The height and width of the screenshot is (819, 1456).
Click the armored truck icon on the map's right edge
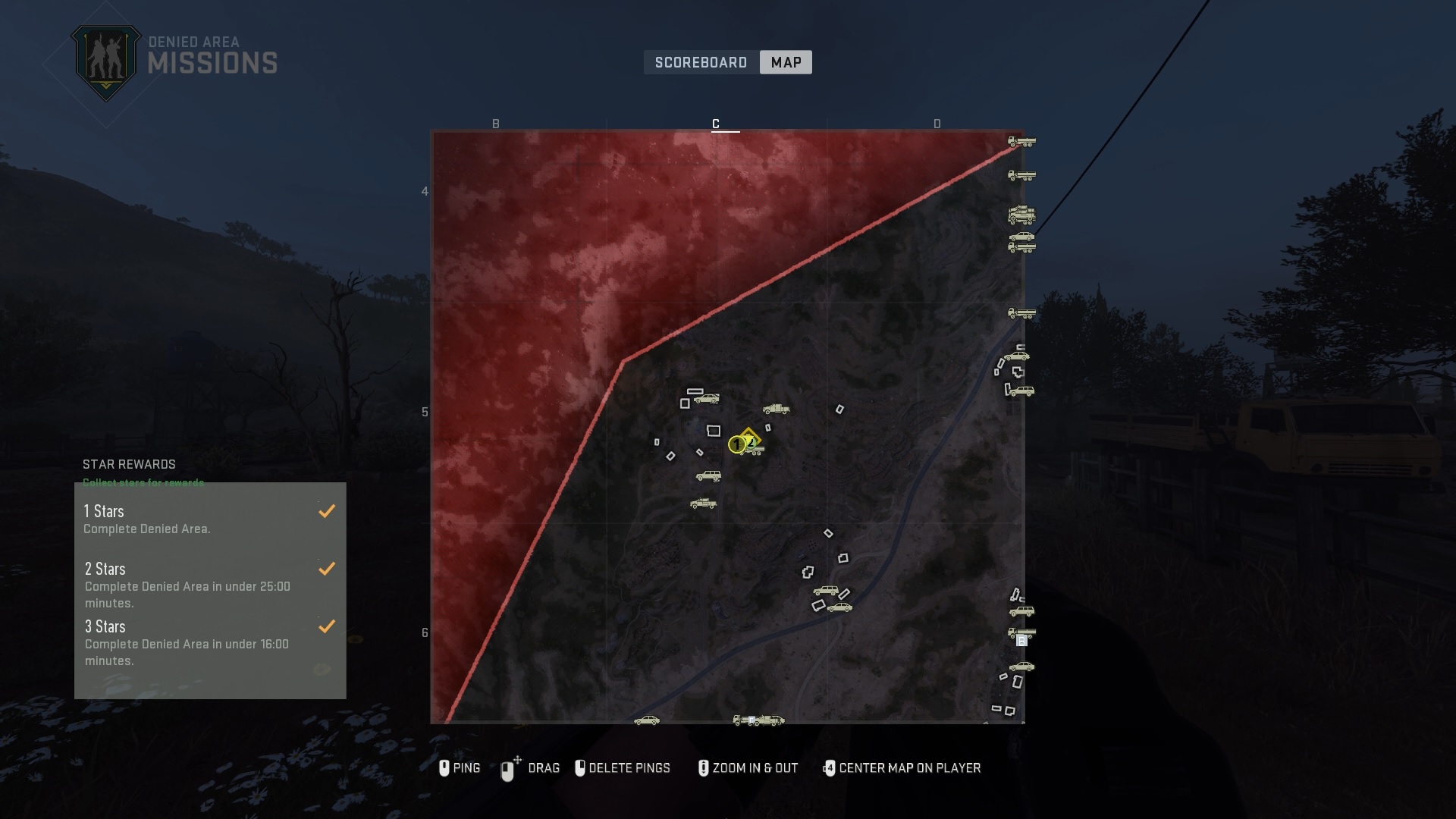click(1021, 215)
